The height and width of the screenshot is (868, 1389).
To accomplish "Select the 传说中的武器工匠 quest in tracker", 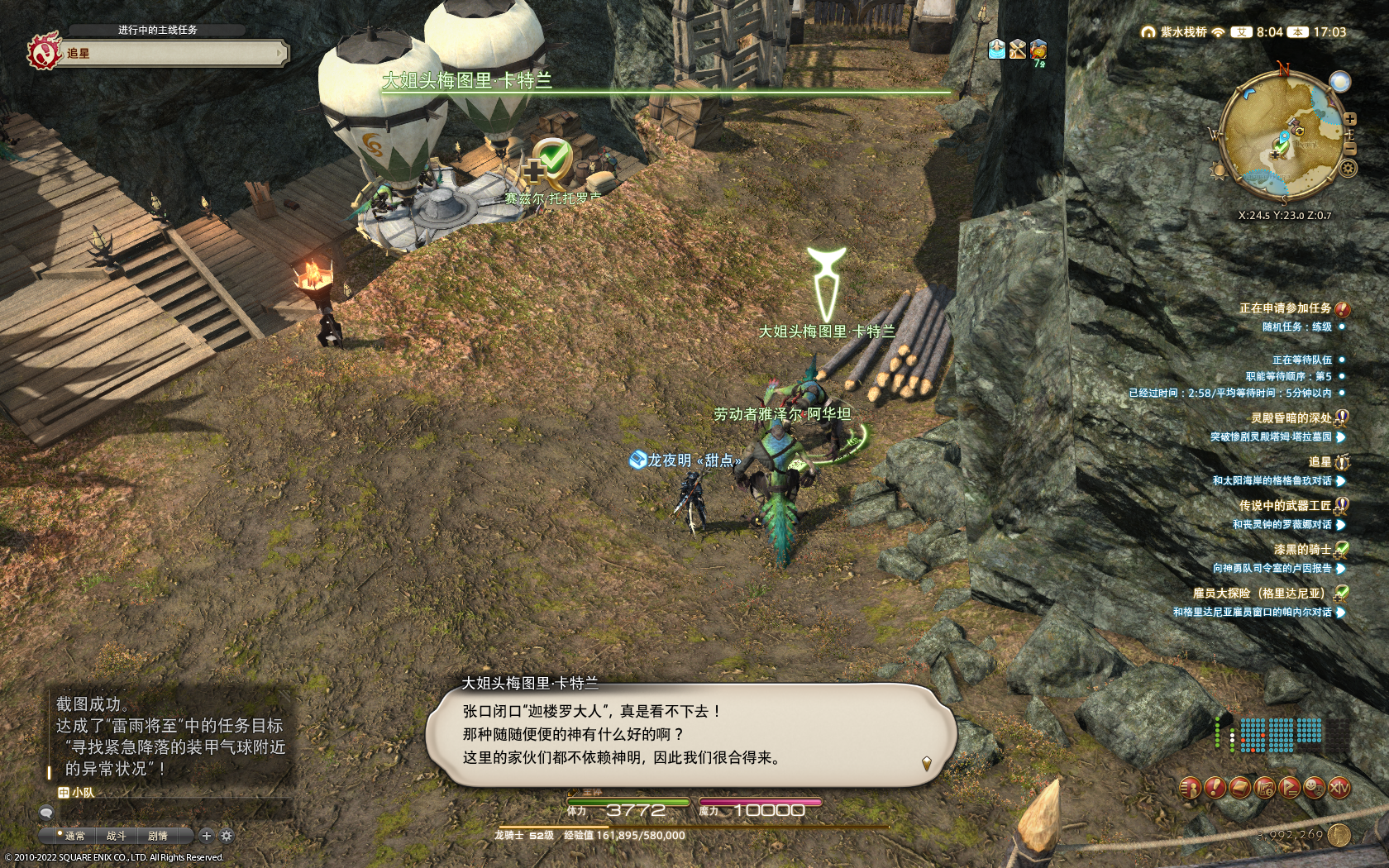I will [1285, 505].
